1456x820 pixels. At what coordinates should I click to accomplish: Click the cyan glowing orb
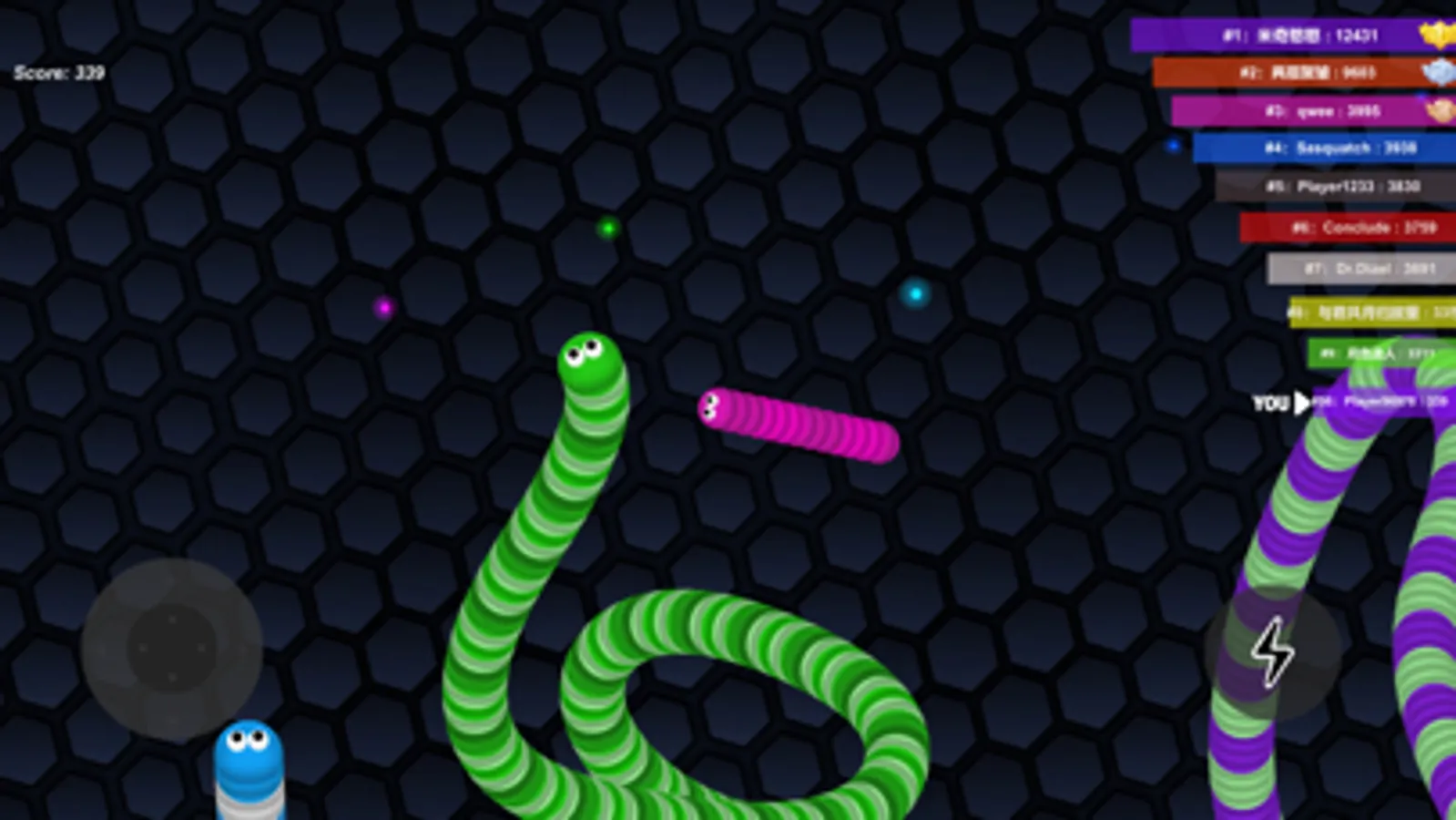[913, 294]
